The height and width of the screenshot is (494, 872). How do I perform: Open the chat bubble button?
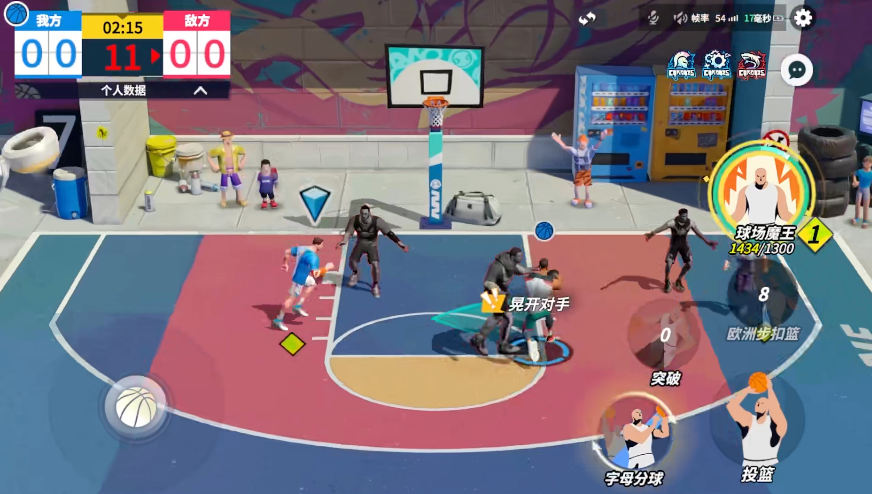click(x=796, y=70)
